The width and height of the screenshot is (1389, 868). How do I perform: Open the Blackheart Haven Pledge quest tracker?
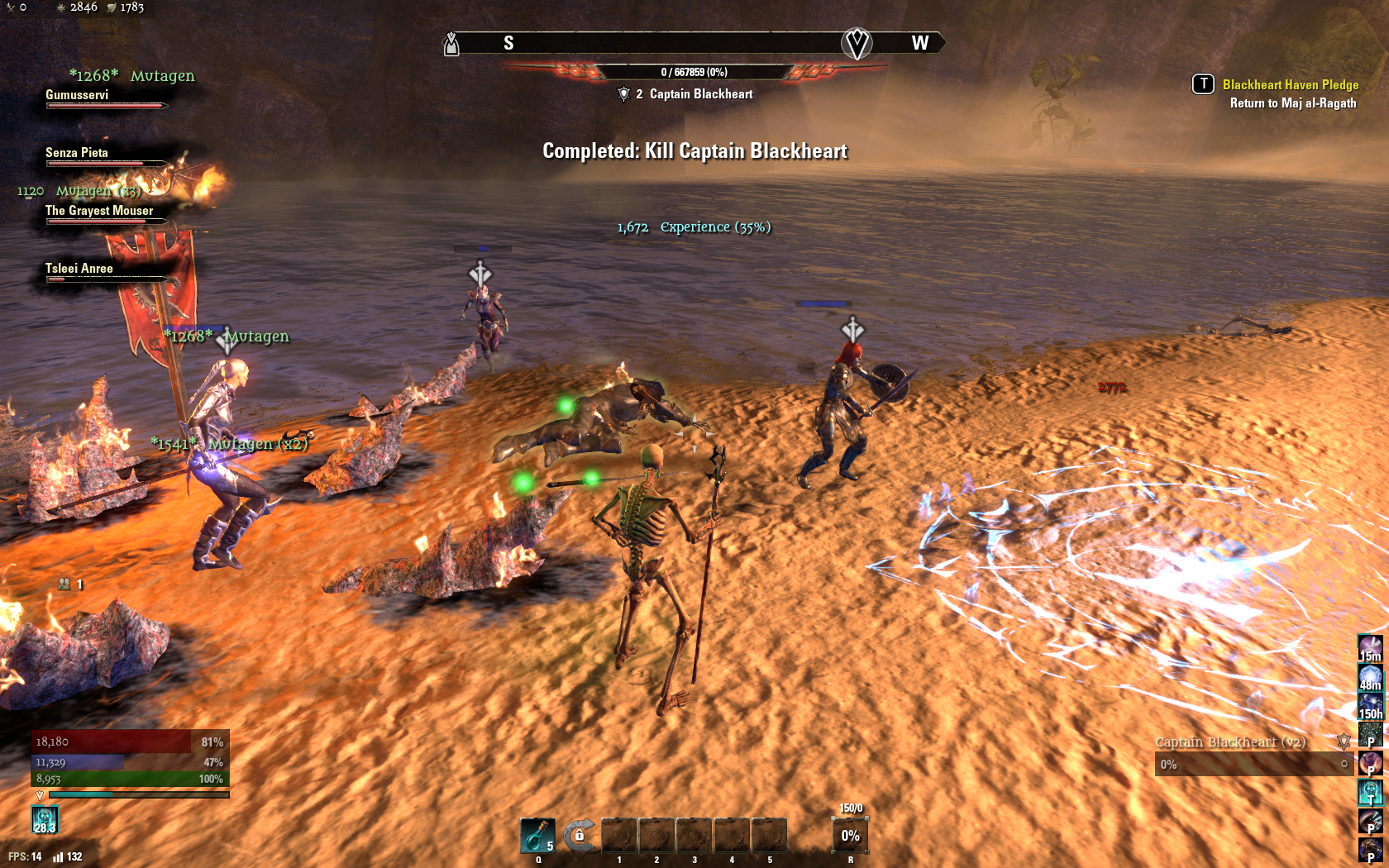tap(1290, 85)
